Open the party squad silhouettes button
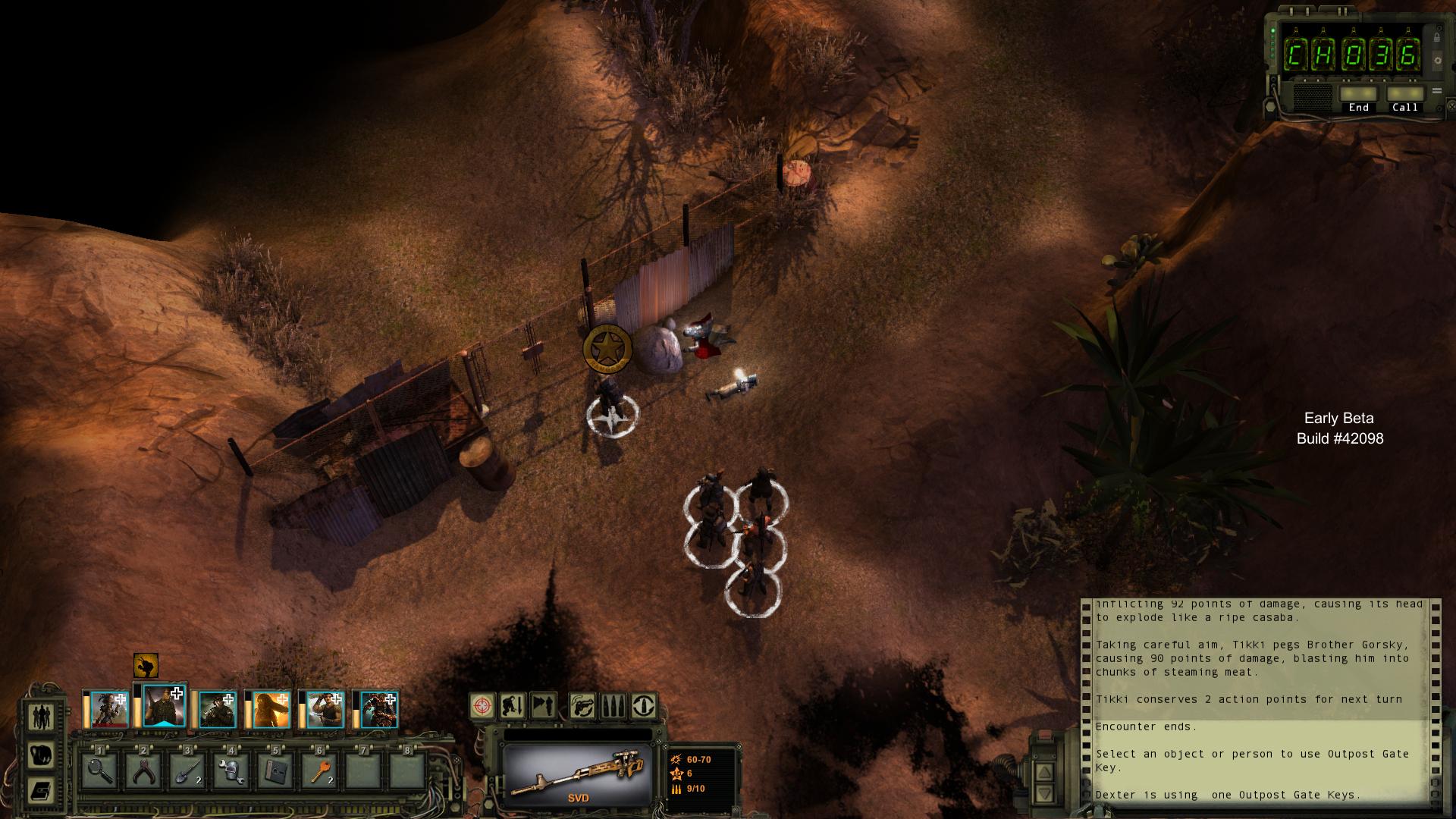The height and width of the screenshot is (819, 1456). [41, 715]
